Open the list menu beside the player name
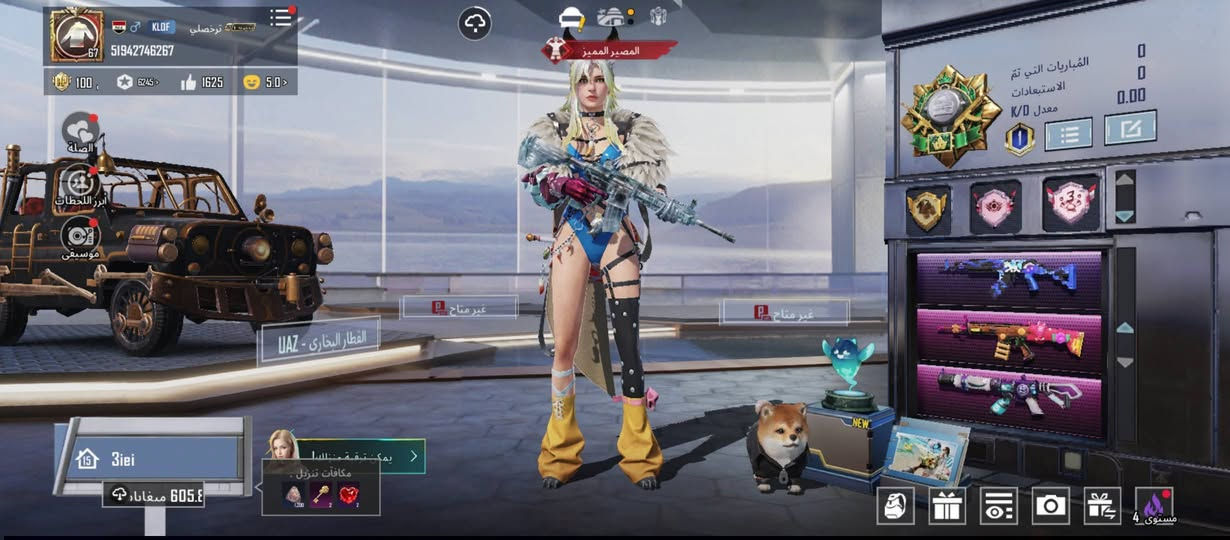The width and height of the screenshot is (1230, 540). click(281, 18)
